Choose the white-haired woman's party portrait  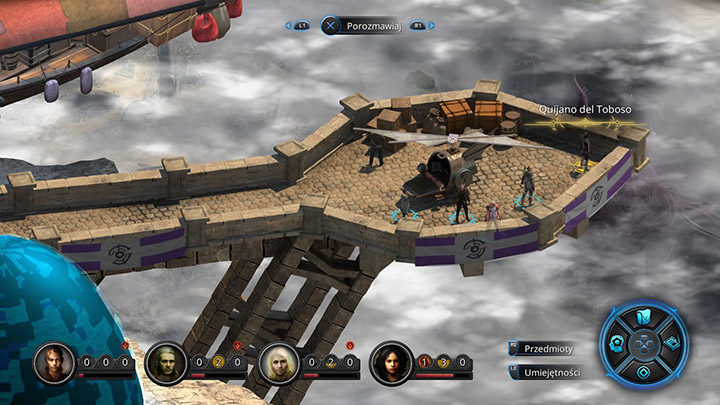[x=278, y=363]
